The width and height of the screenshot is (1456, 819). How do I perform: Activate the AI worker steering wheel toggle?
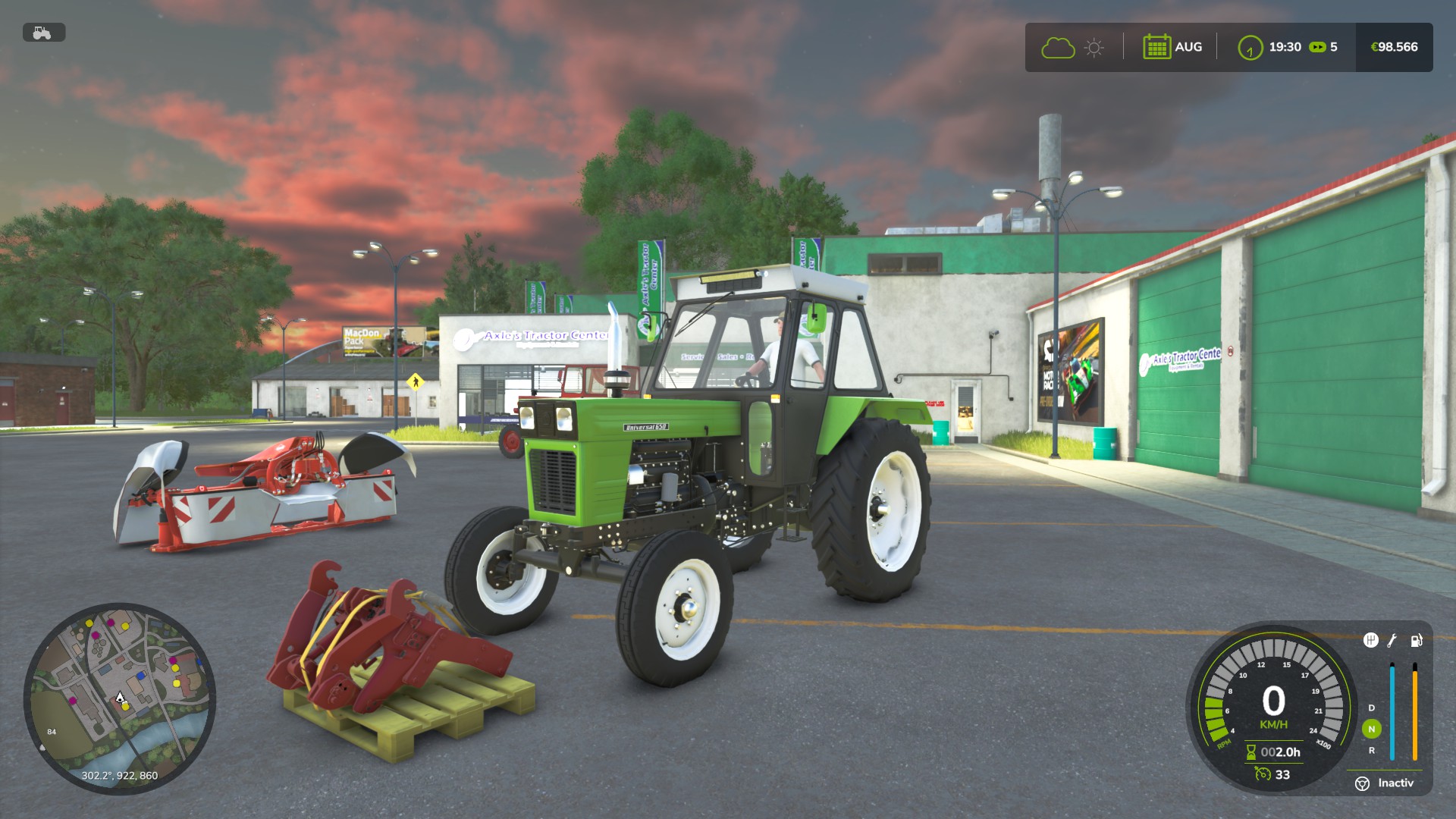point(1362,782)
